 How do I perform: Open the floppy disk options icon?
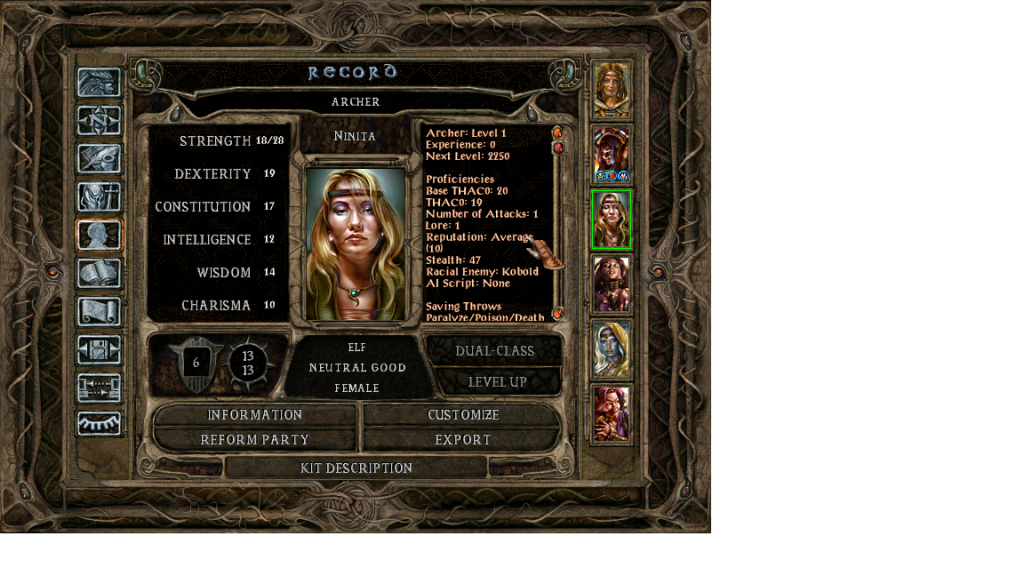[99, 349]
